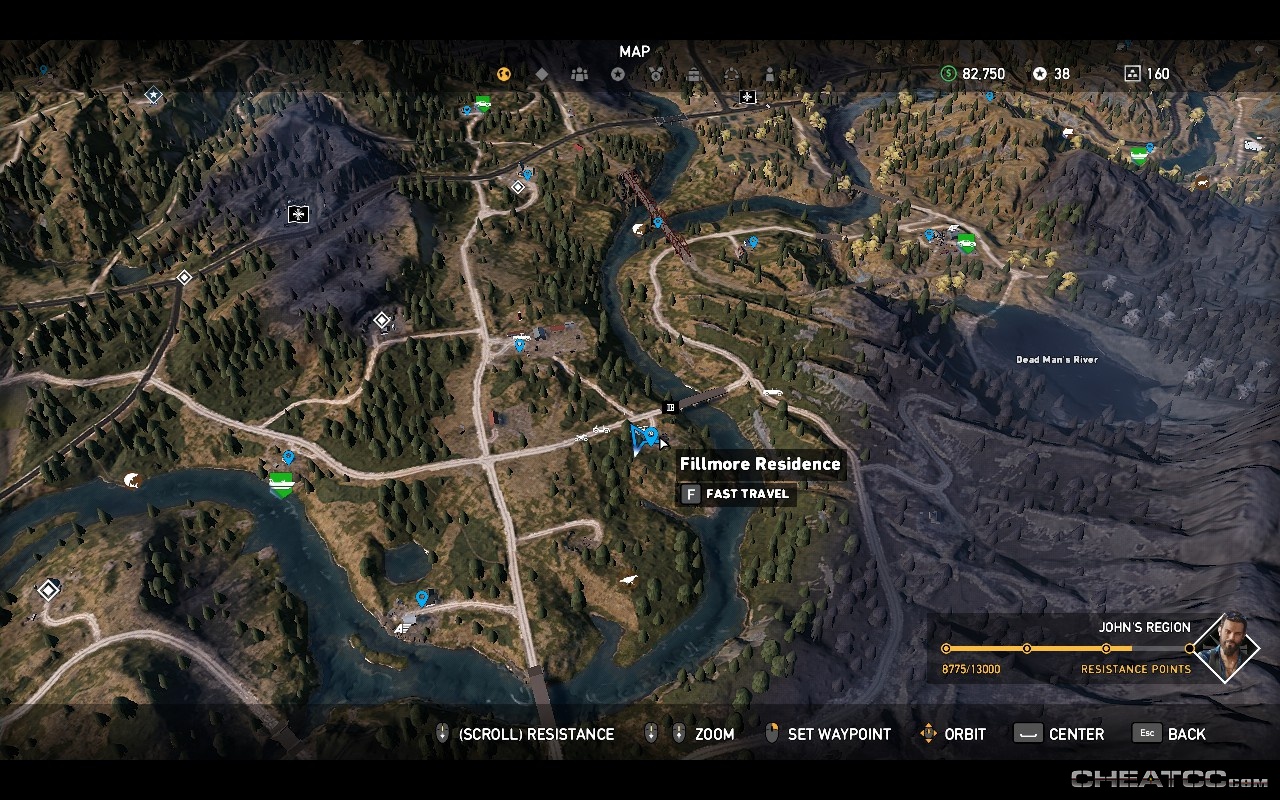The height and width of the screenshot is (800, 1280).
Task: Toggle the yellow smiley resistance filter
Action: pyautogui.click(x=504, y=73)
